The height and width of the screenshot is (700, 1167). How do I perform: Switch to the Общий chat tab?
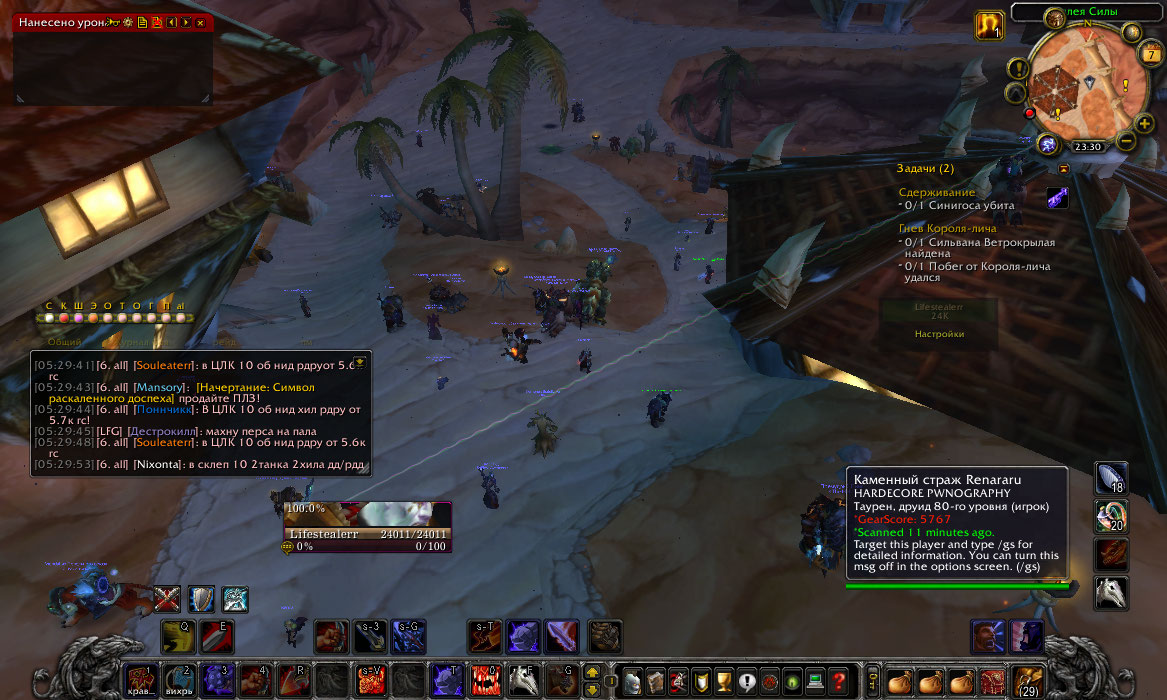[65, 342]
